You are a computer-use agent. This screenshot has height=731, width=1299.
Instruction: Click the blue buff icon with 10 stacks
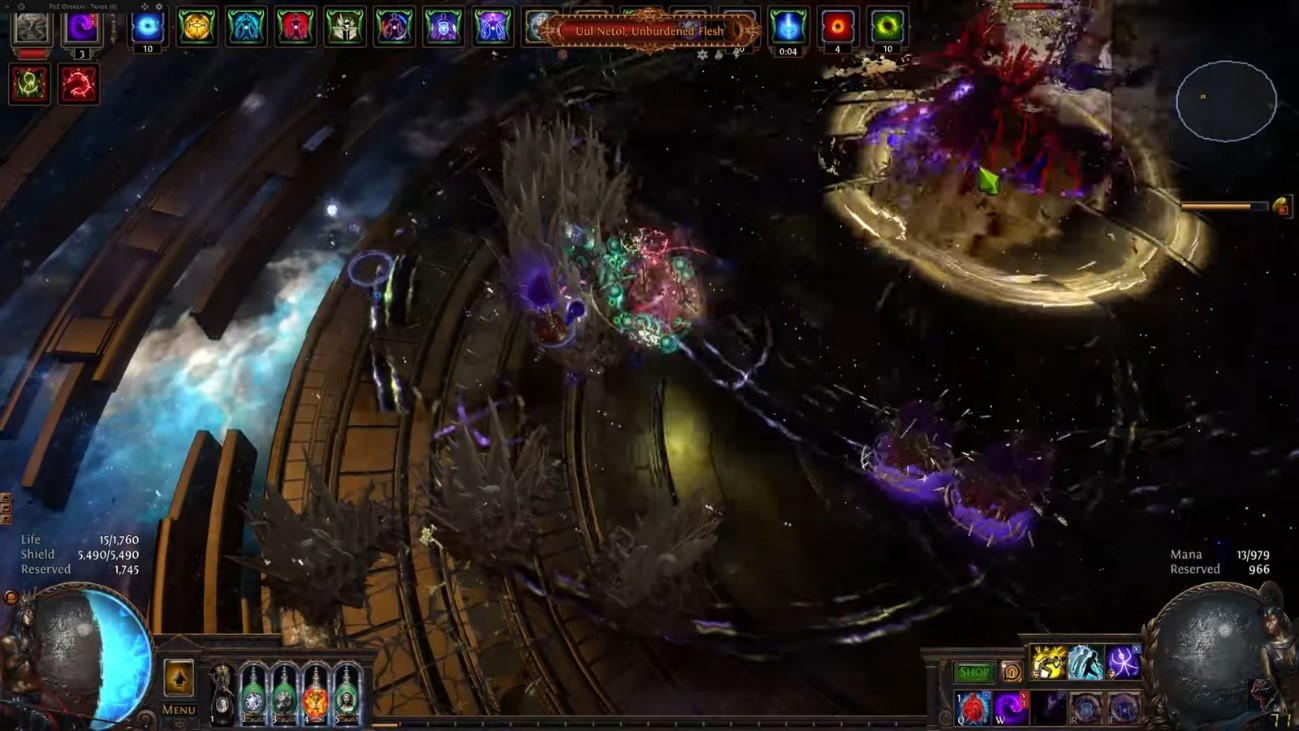[146, 27]
